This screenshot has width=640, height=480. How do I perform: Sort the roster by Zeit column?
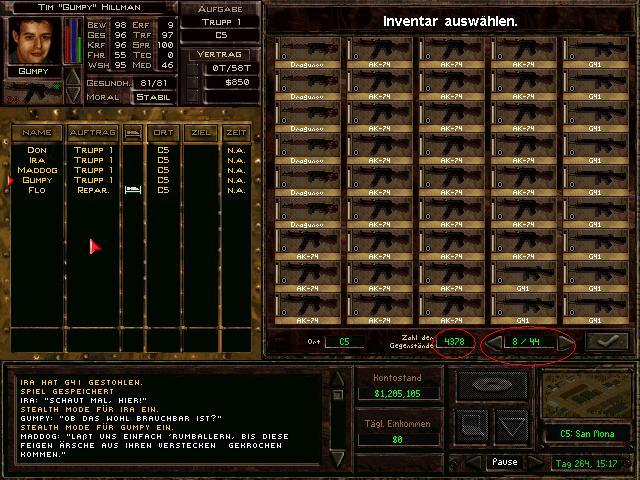coord(236,132)
